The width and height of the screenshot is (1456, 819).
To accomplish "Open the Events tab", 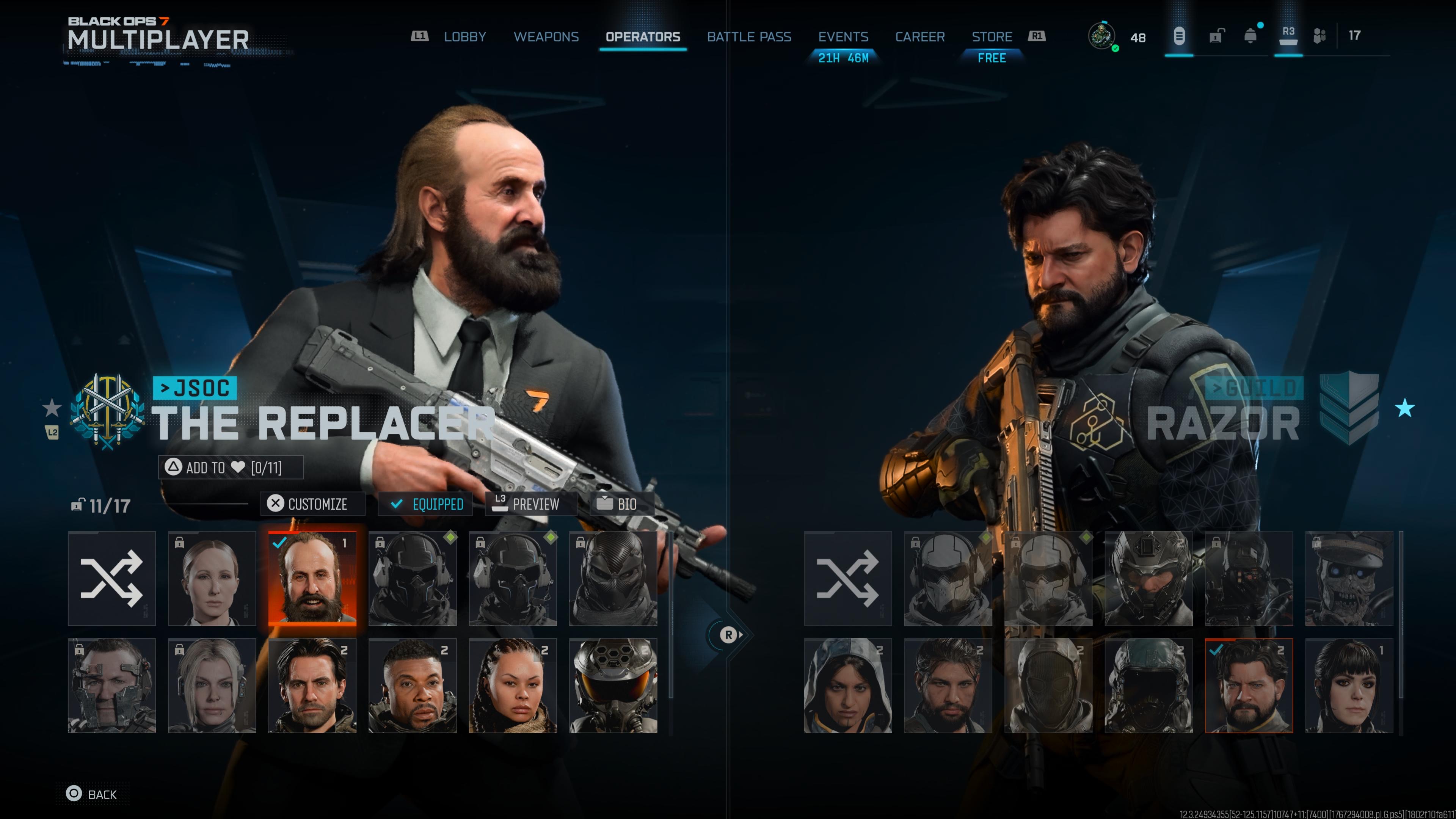I will click(843, 37).
